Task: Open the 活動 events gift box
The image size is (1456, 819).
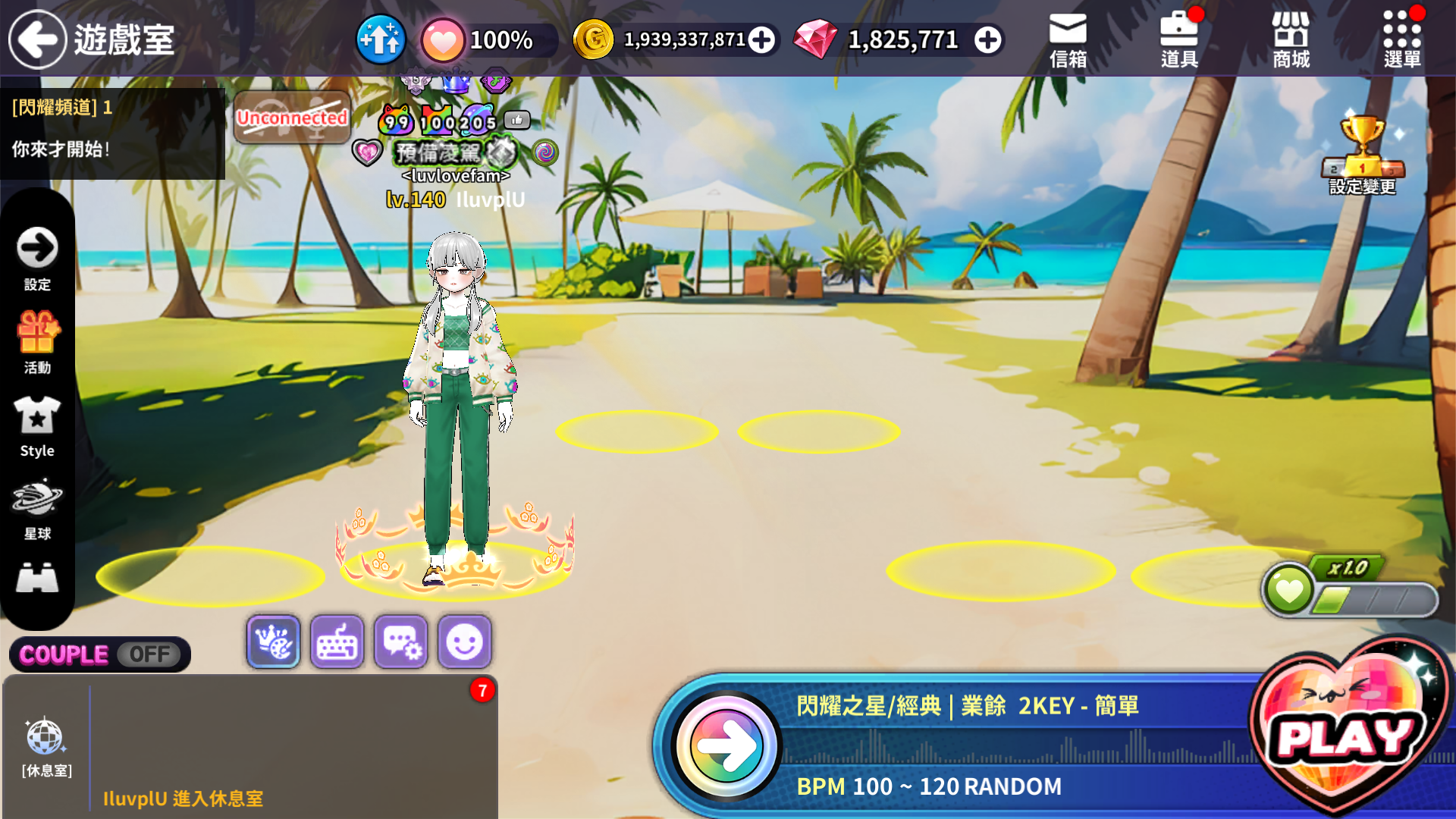Action: 37,341
